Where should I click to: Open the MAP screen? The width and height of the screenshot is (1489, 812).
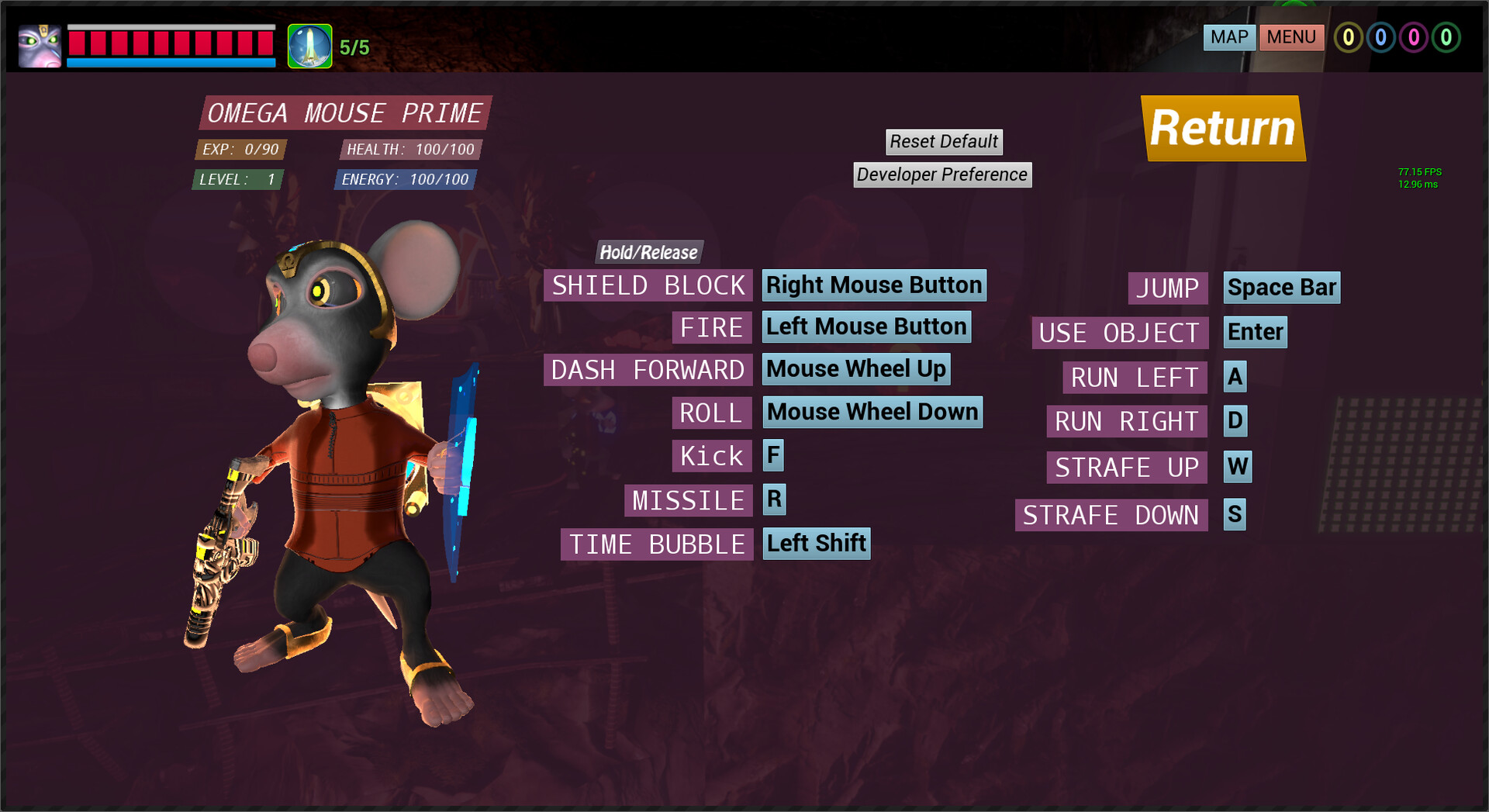1229,36
